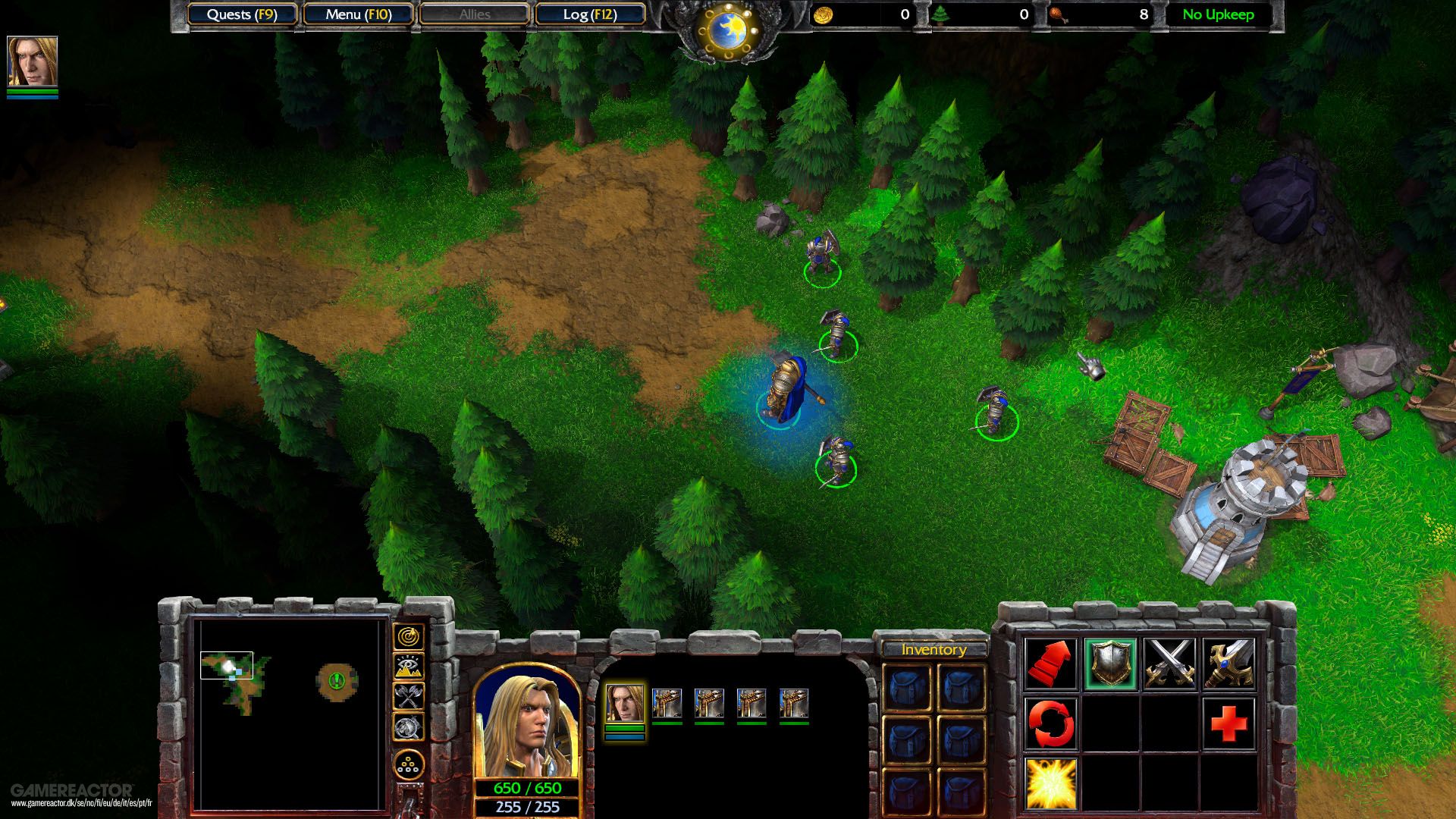1456x819 pixels.
Task: Issue the Attack command with crossed swords icon
Action: (x=1169, y=664)
